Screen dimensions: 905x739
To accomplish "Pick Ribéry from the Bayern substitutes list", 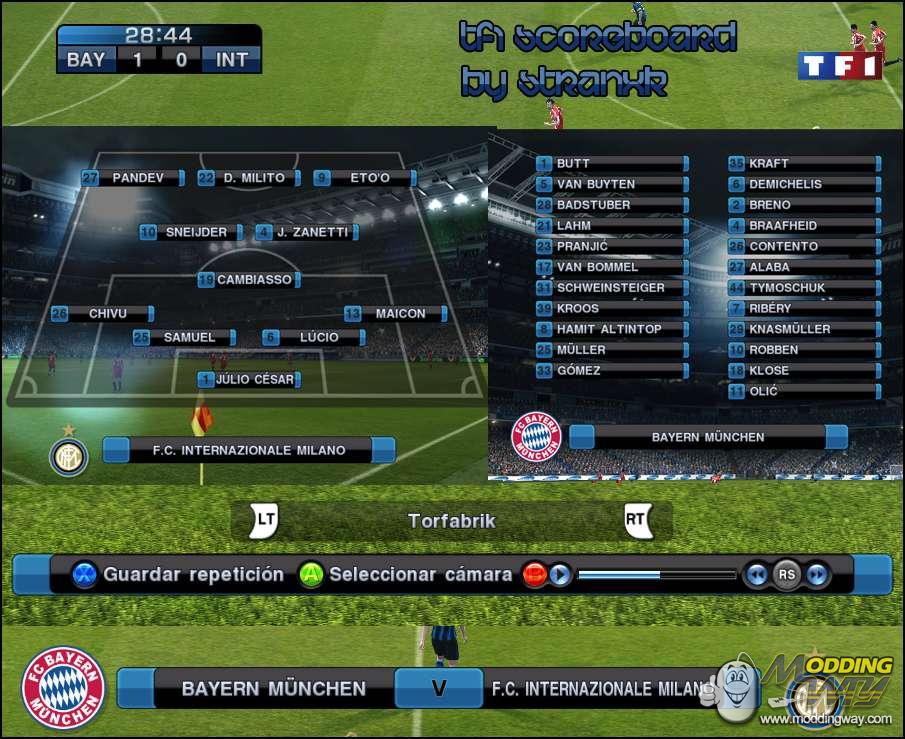I will [803, 308].
